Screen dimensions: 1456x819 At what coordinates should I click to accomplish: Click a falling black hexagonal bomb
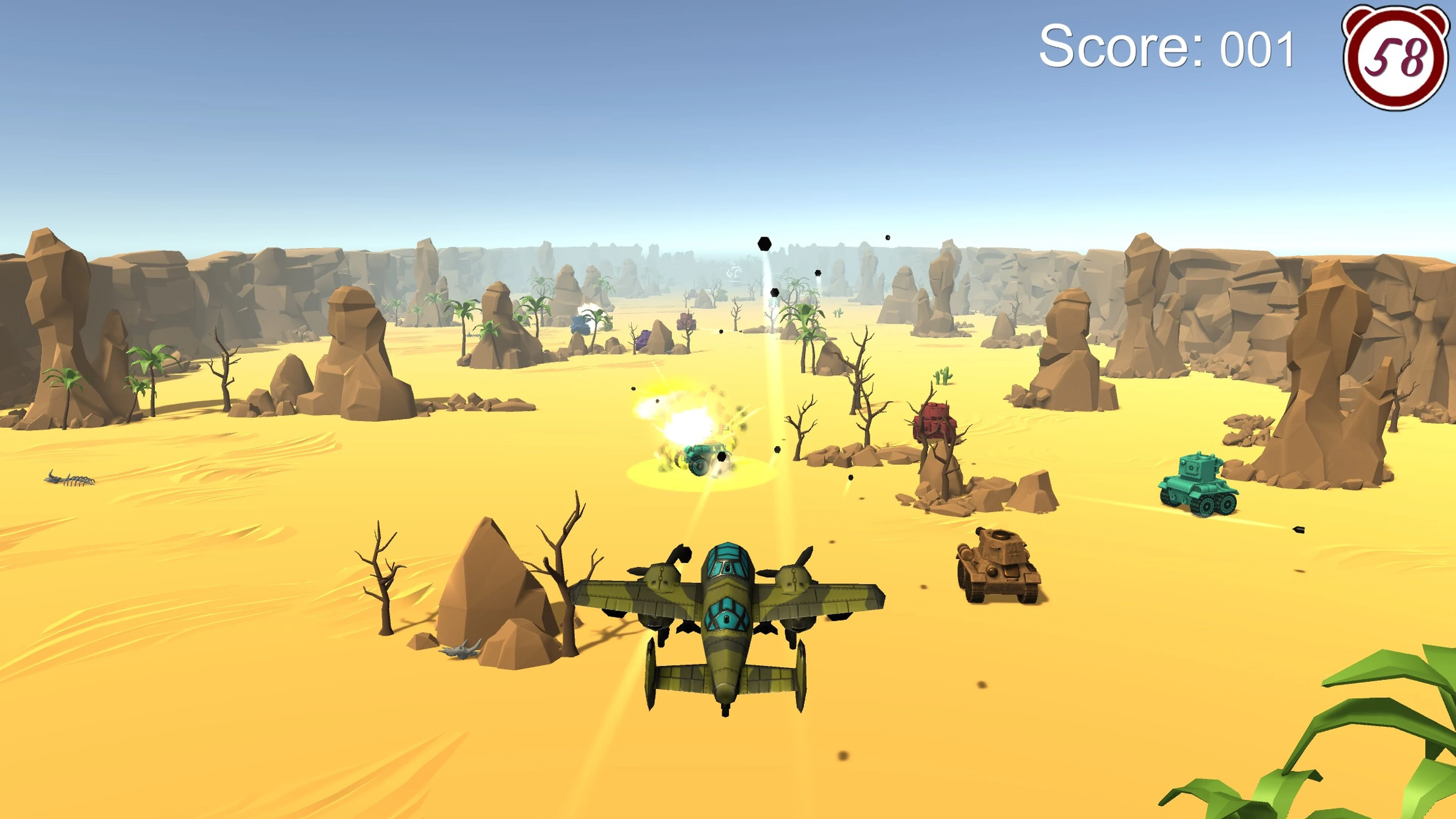coord(764,243)
